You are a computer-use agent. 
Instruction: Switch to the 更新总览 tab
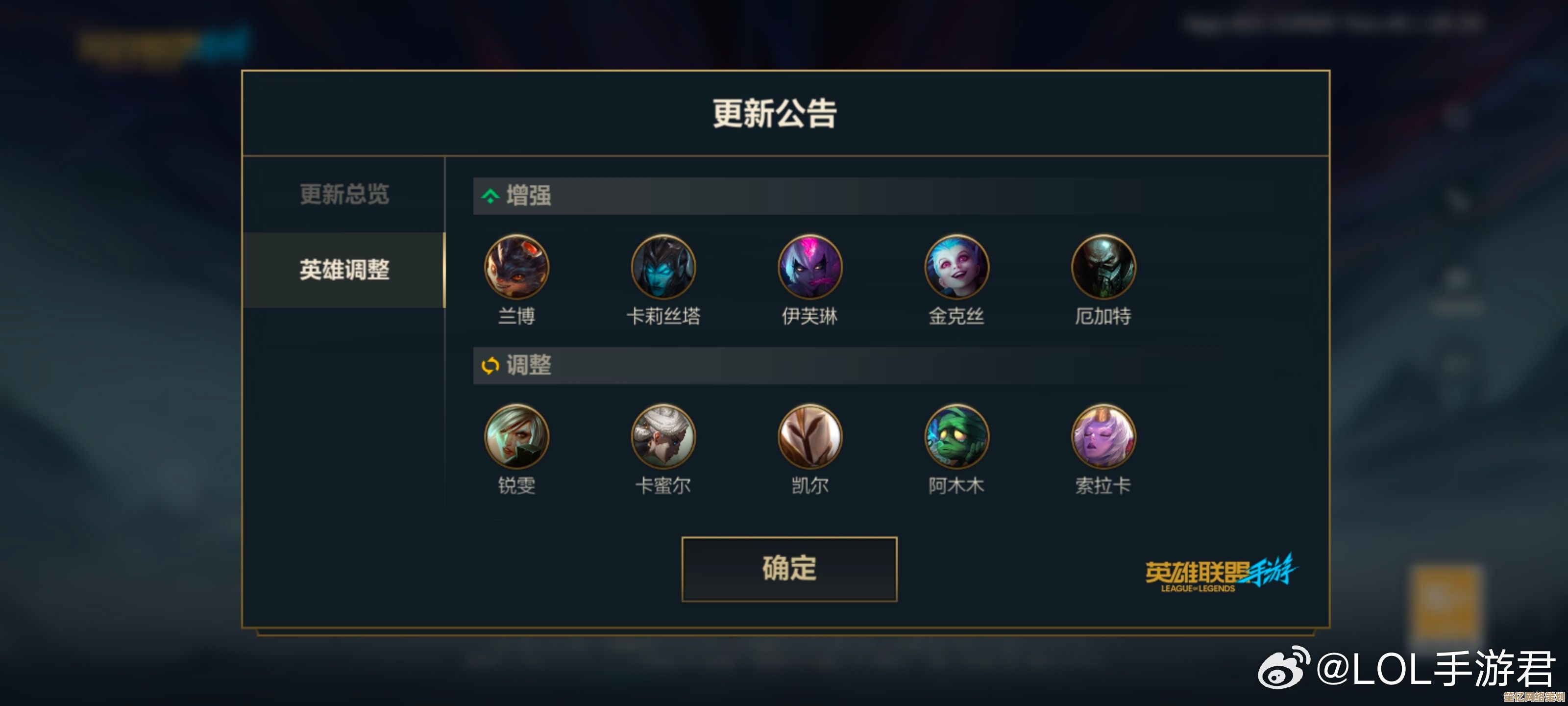pos(344,195)
